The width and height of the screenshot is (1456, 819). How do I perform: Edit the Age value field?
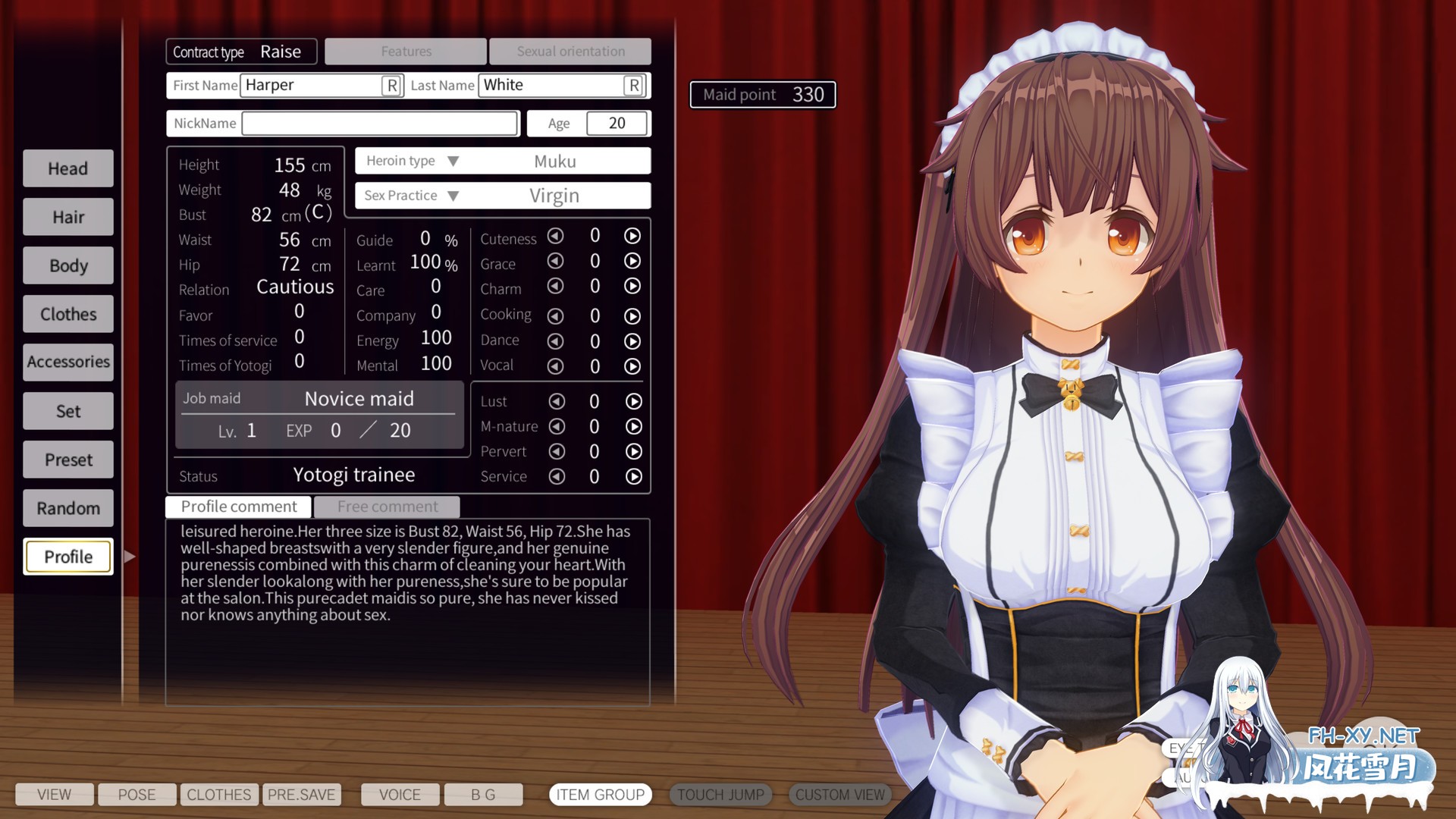pos(617,124)
